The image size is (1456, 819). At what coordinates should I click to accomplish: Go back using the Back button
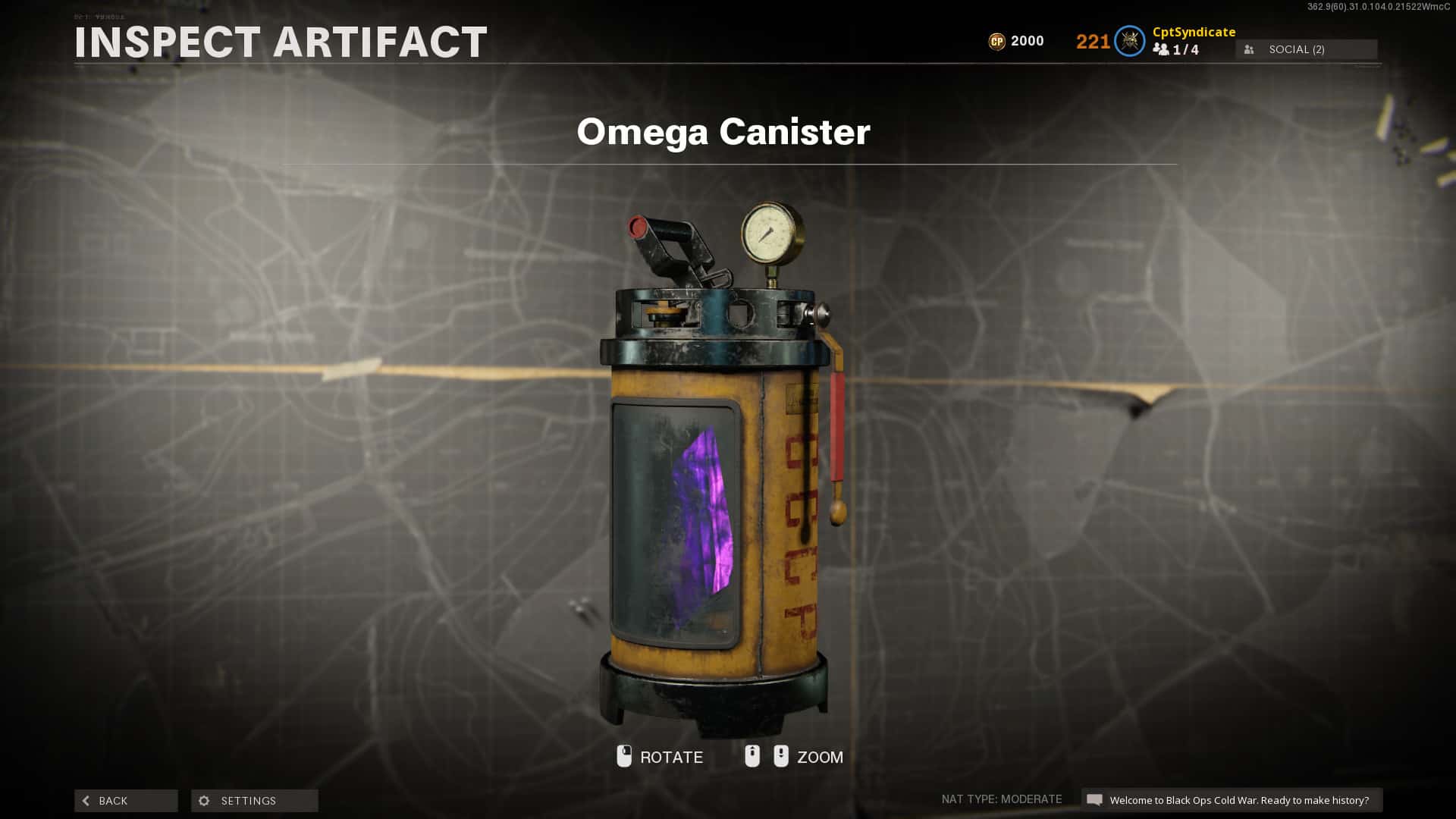(126, 801)
